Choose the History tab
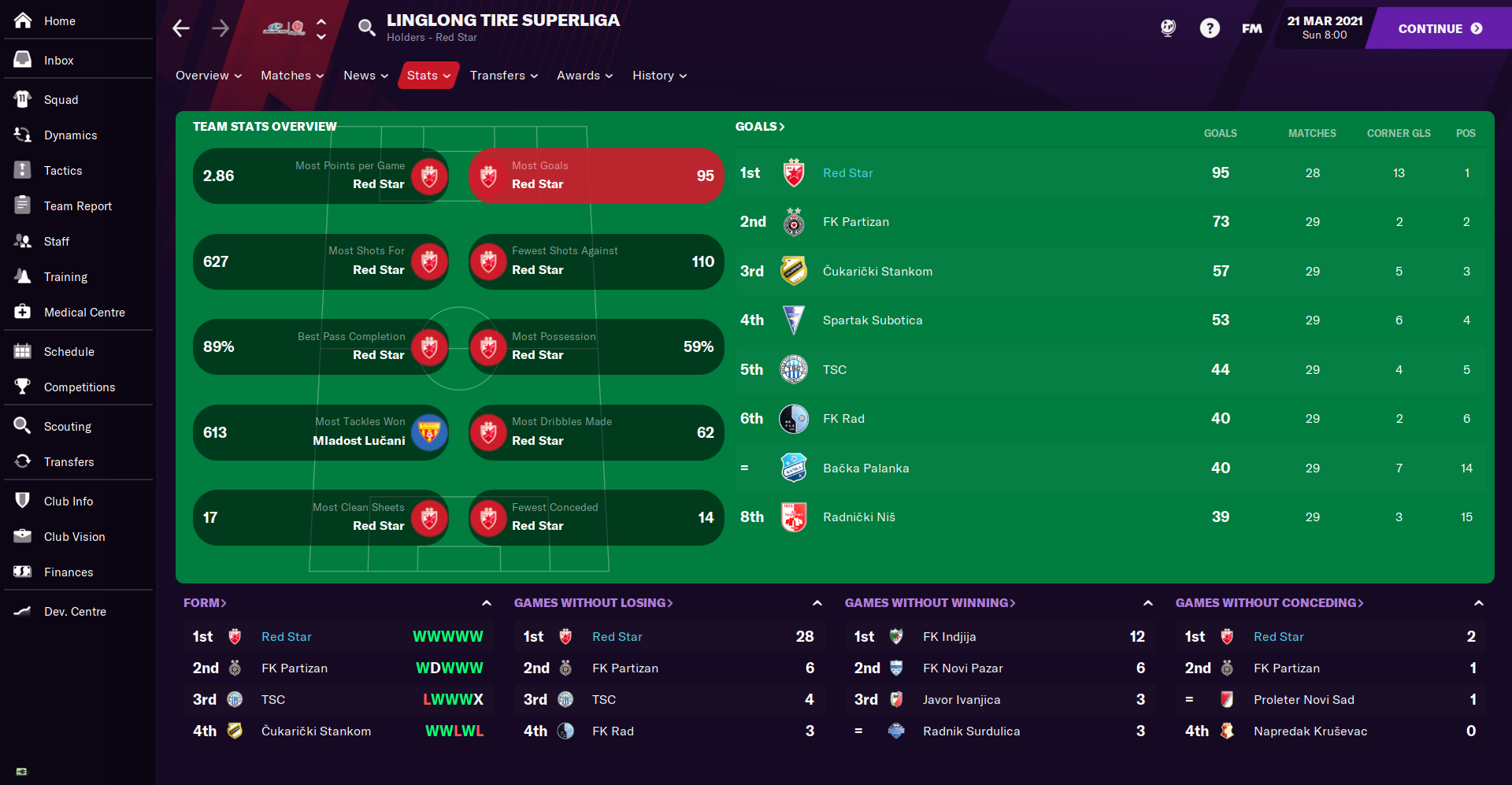This screenshot has width=1512, height=785. point(658,76)
